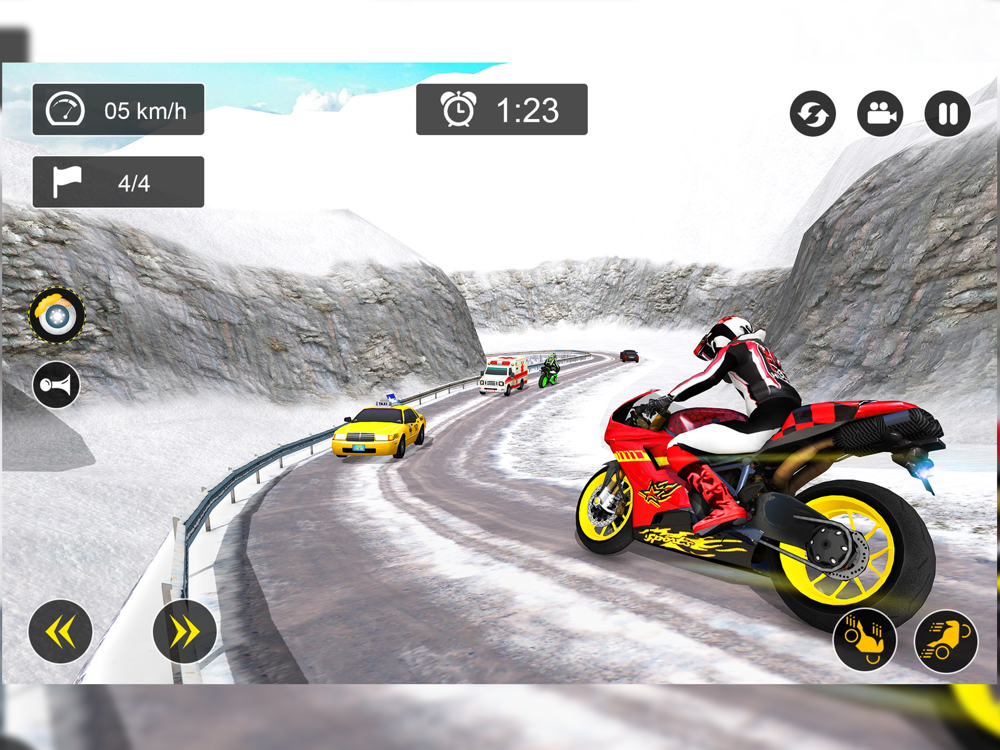Tap the speeding motorbike accelerate button

pyautogui.click(x=946, y=641)
